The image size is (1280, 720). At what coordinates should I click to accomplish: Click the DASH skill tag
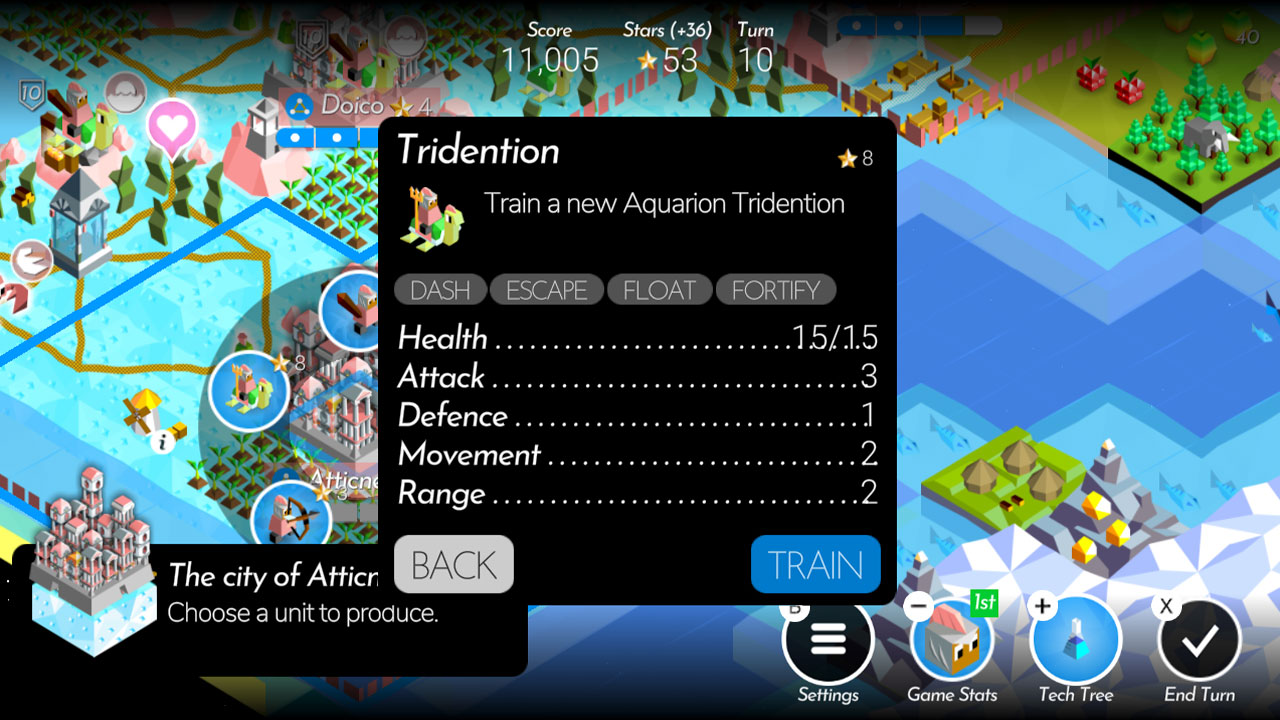(x=438, y=290)
